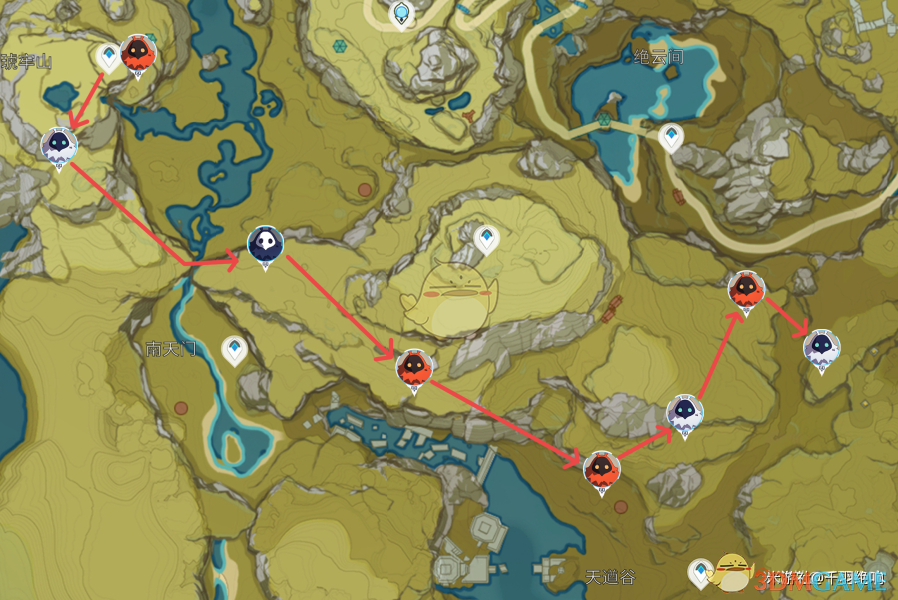Select the Pyro Abyss Mage marker just above 天遒谷
The image size is (898, 600).
pyautogui.click(x=601, y=468)
